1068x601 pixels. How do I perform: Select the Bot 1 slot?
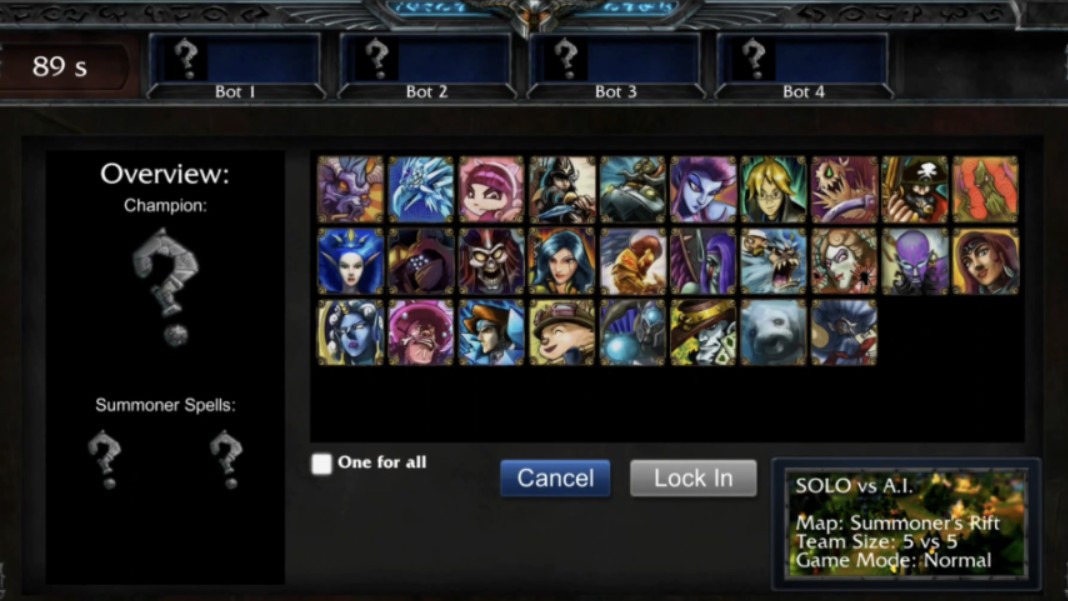(x=235, y=66)
